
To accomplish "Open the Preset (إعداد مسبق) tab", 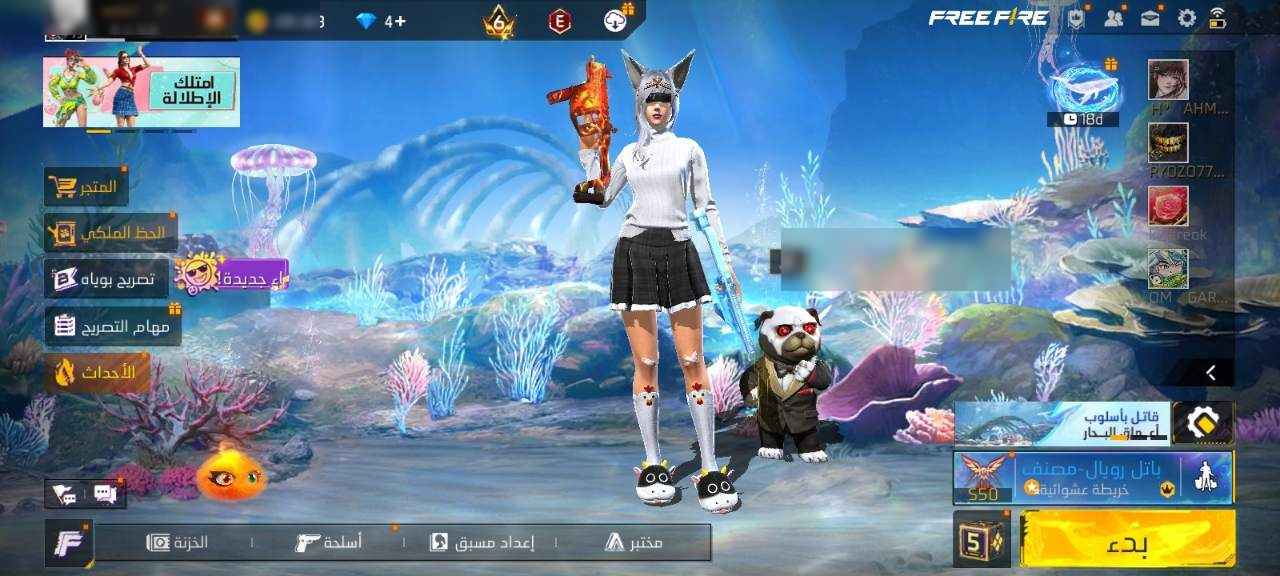I will (482, 542).
